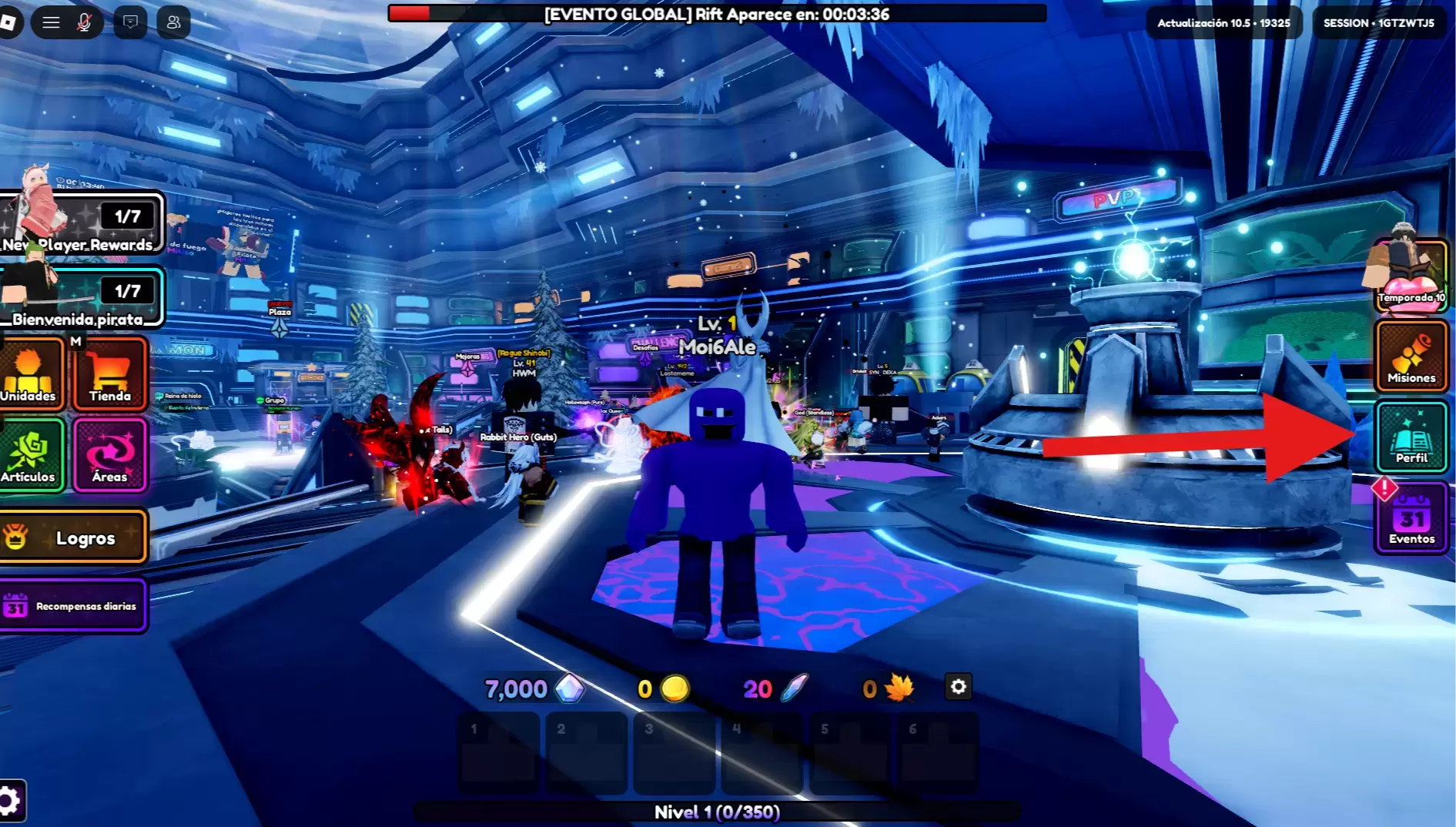Open the New Player Rewards tracker

(82, 223)
